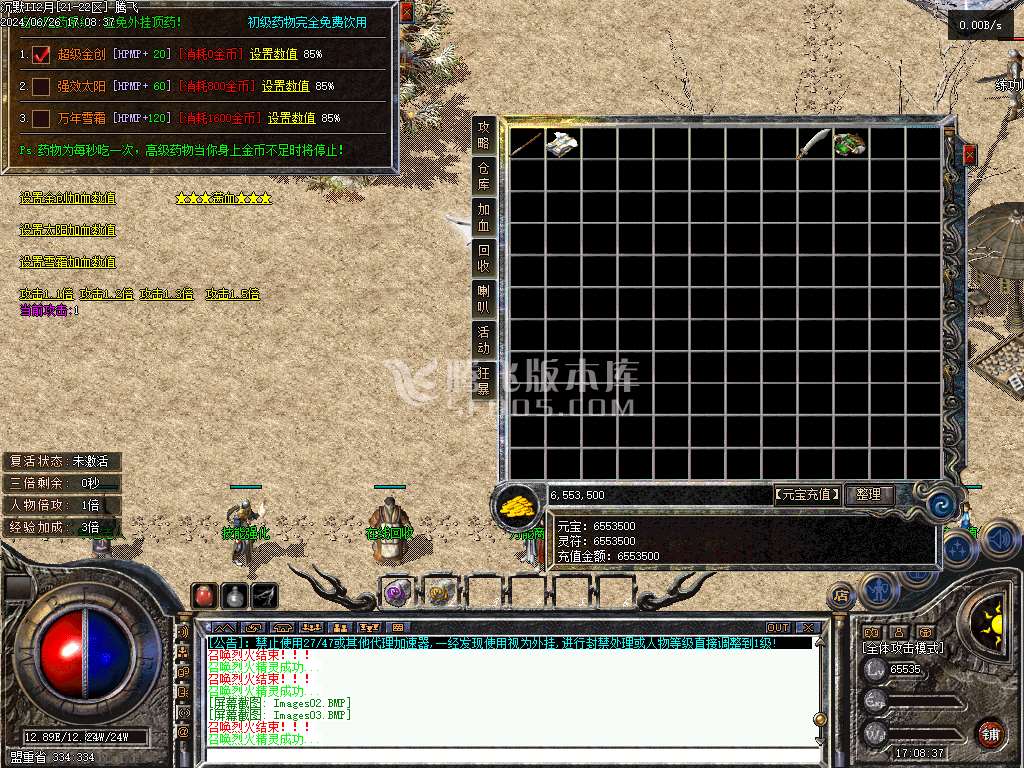The height and width of the screenshot is (768, 1024).
Task: Select the white scroll item in bag
Action: 561,143
